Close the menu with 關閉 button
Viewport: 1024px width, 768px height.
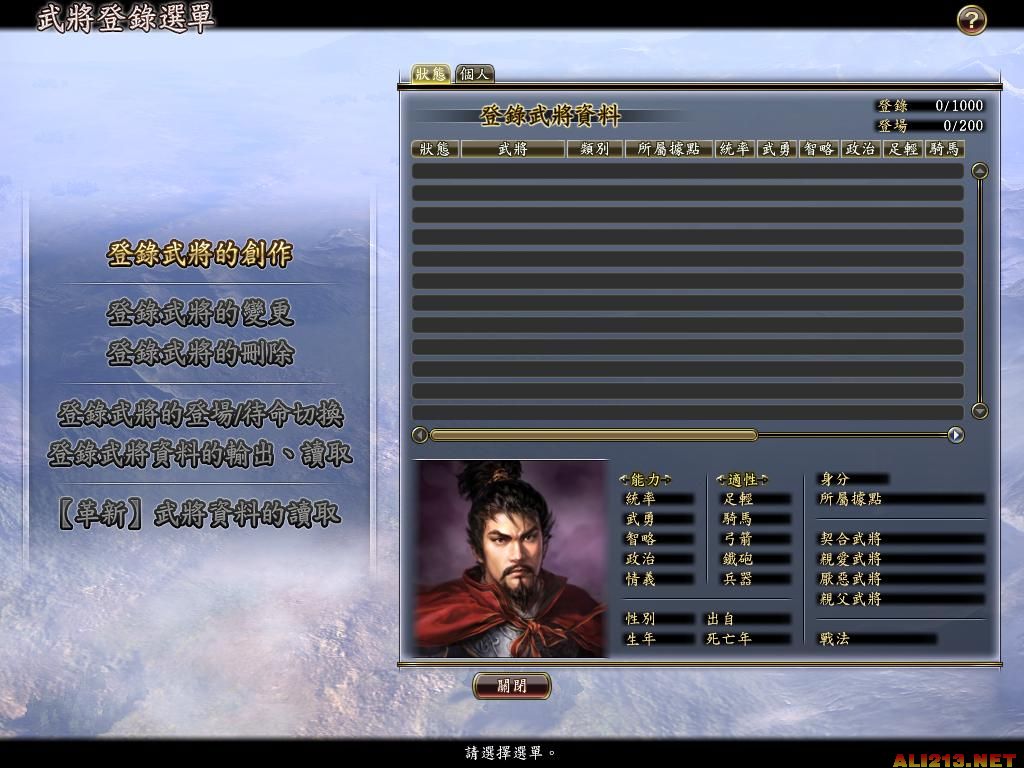511,686
